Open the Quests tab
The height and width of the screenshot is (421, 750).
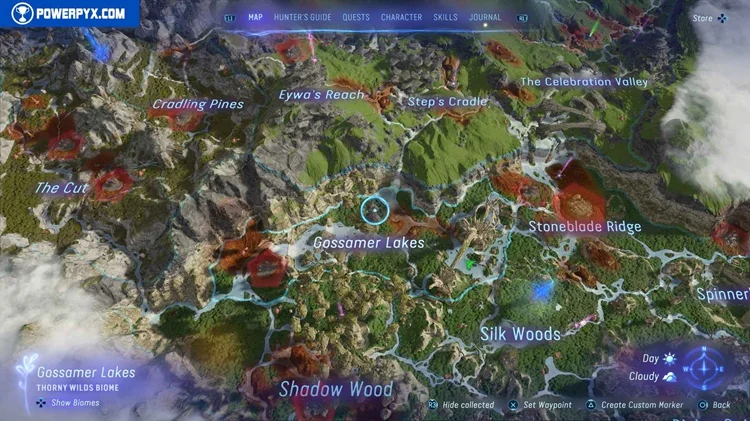coord(356,17)
